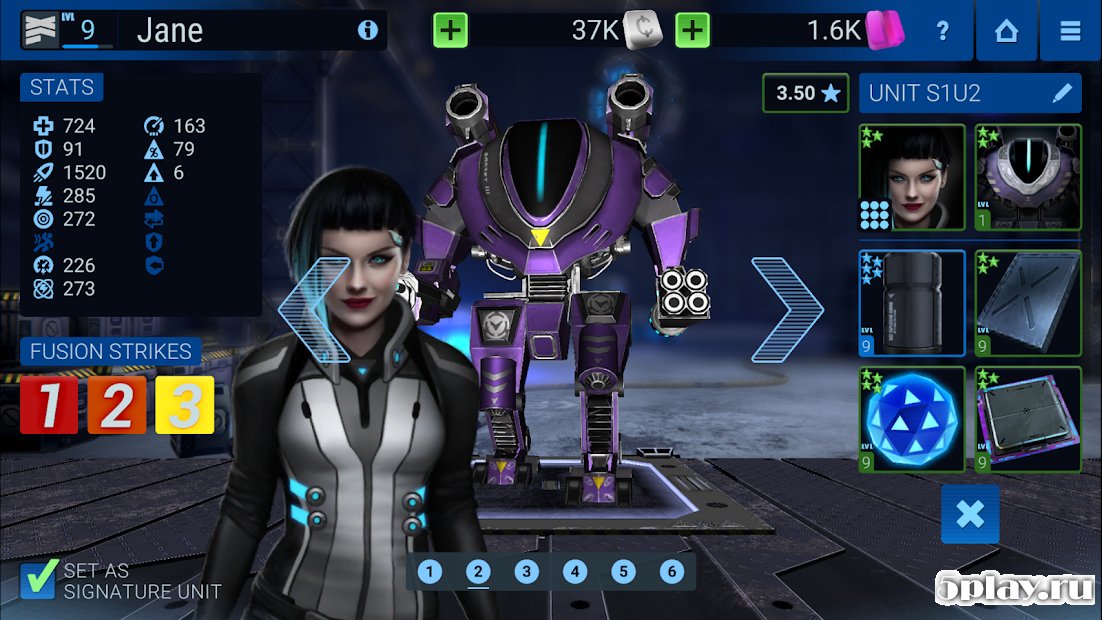Choose the yellow Fusion Strike 3
The width and height of the screenshot is (1102, 620).
[185, 405]
